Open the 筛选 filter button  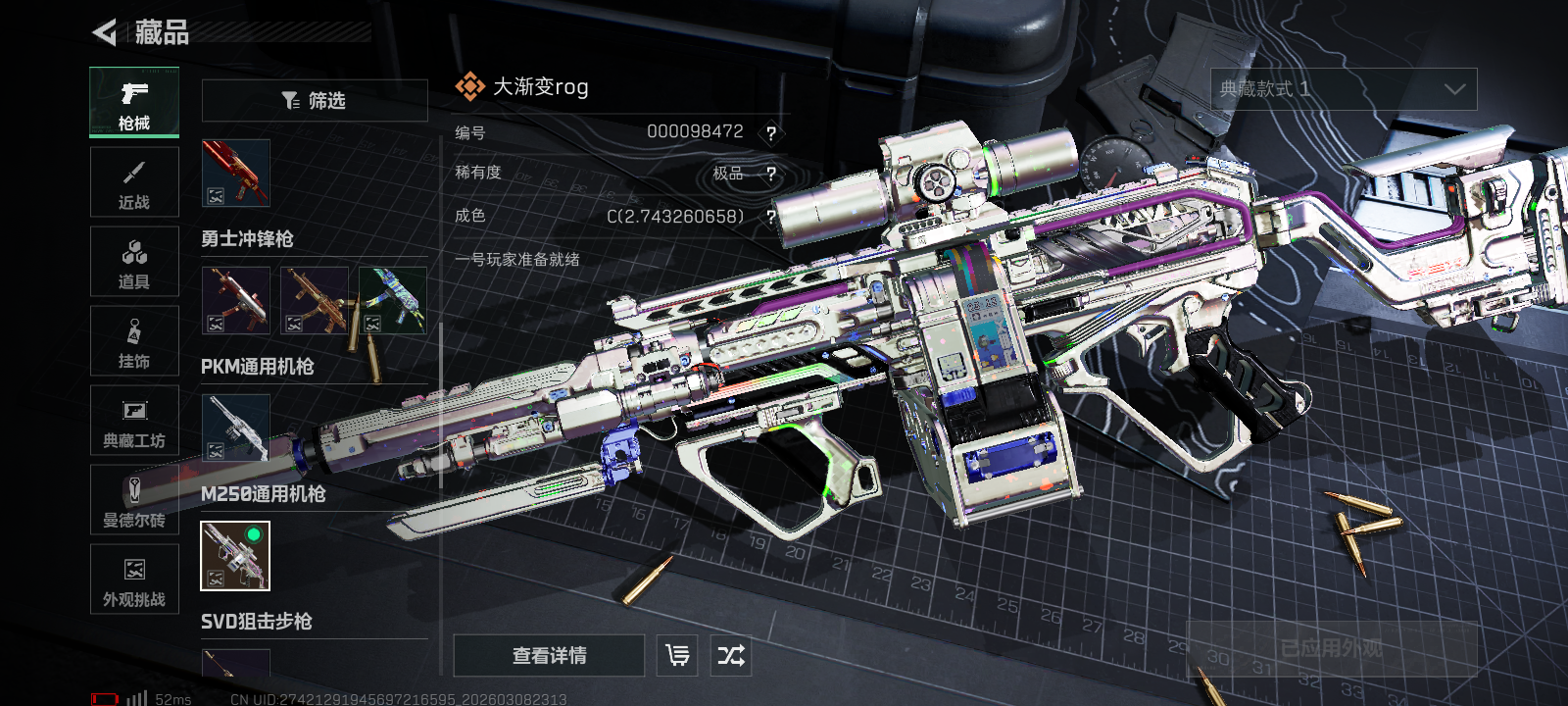click(315, 100)
